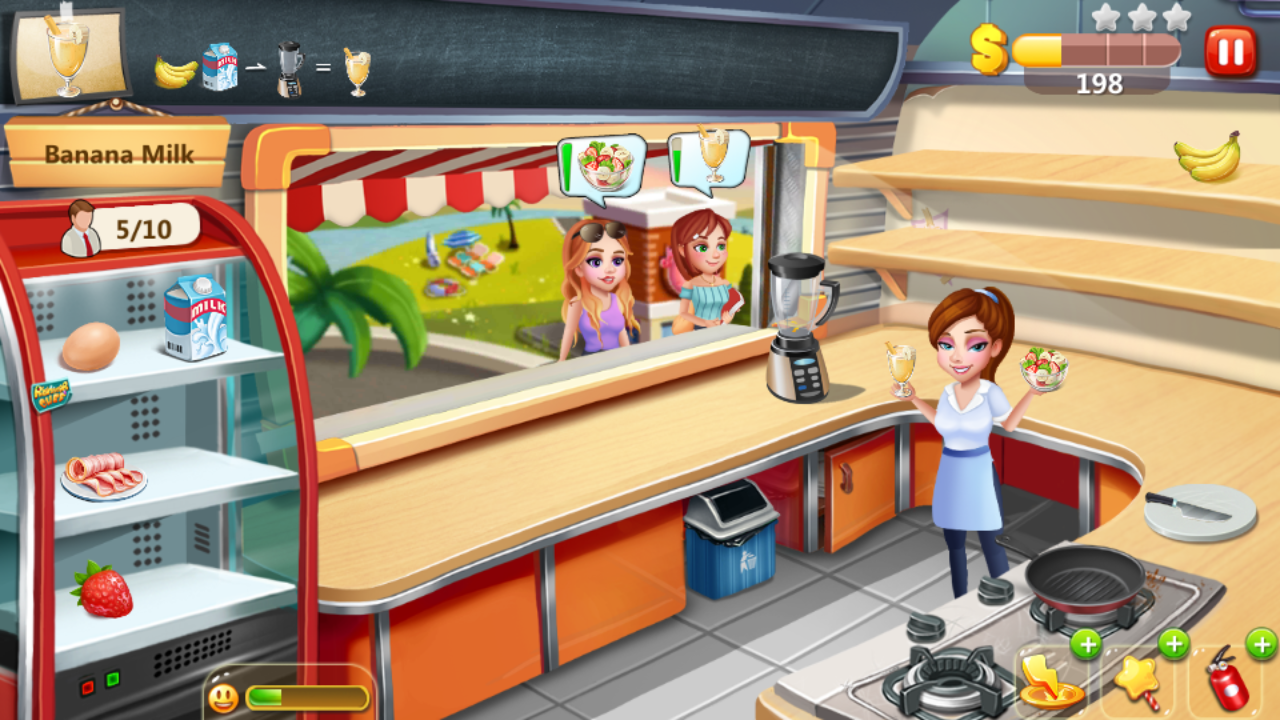This screenshot has height=720, width=1280.
Task: Open the Banana Milk recipe card
Action: click(69, 56)
